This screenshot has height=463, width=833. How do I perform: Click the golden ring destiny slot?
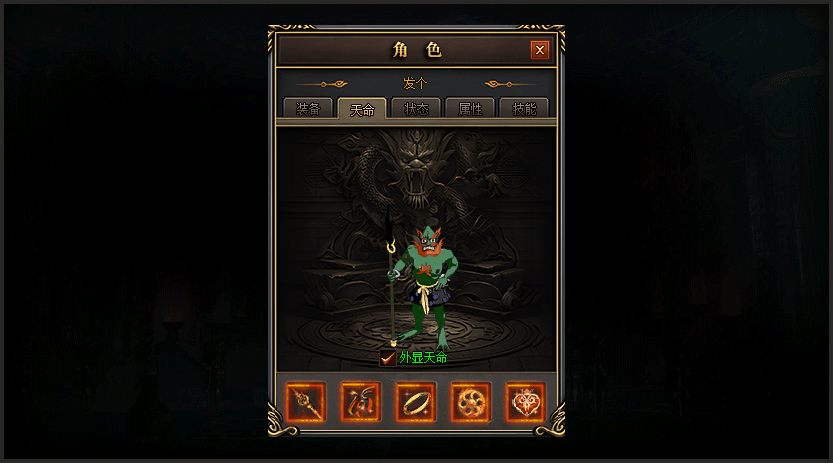tap(415, 402)
